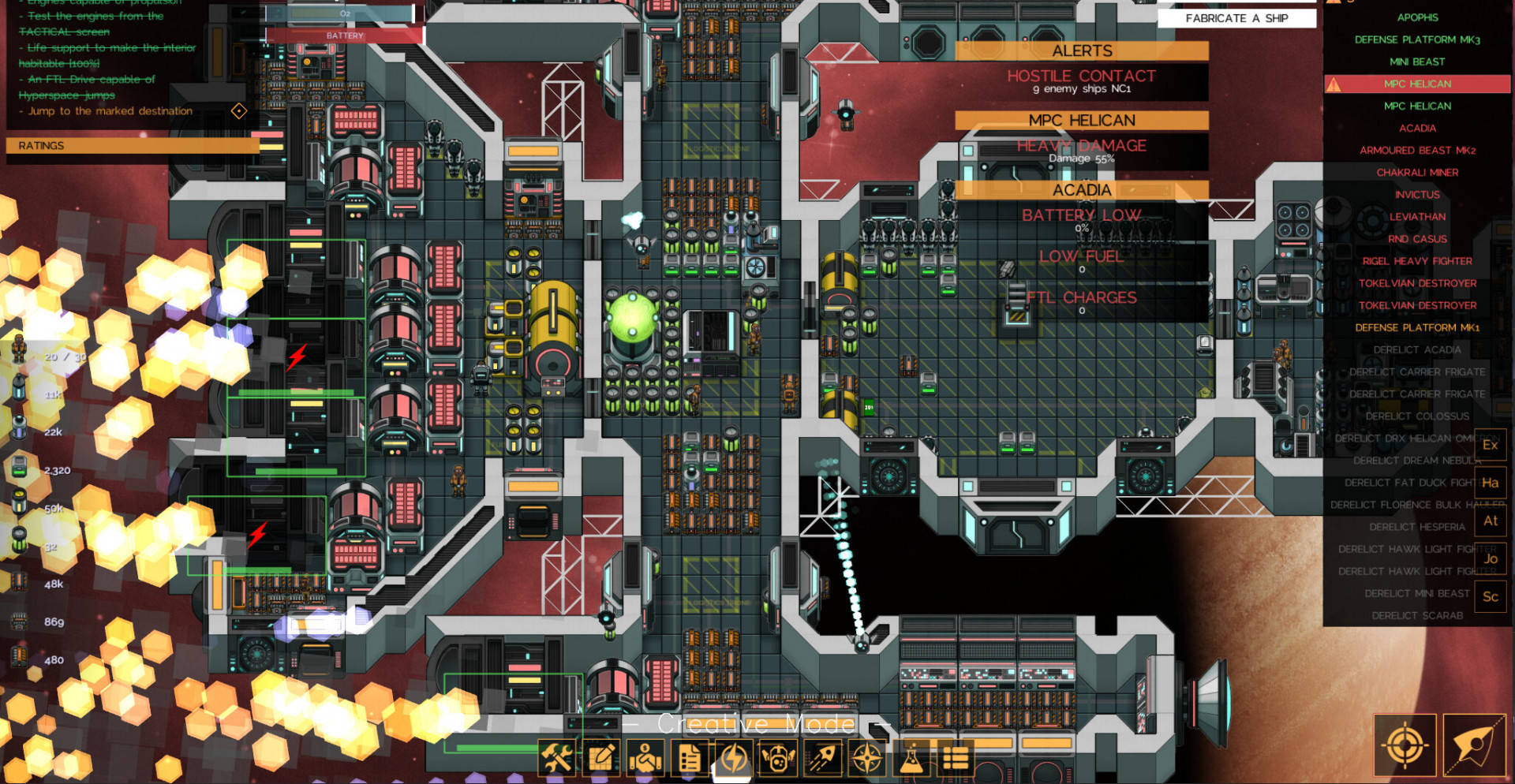Image resolution: width=1515 pixels, height=784 pixels.
Task: Open the document list icon
Action: [690, 759]
